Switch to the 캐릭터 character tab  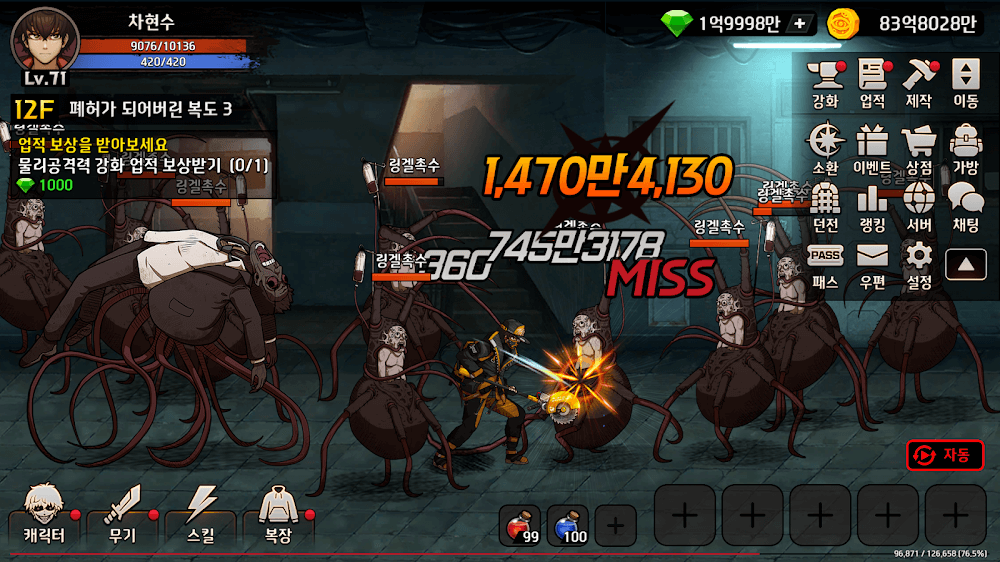[x=44, y=514]
